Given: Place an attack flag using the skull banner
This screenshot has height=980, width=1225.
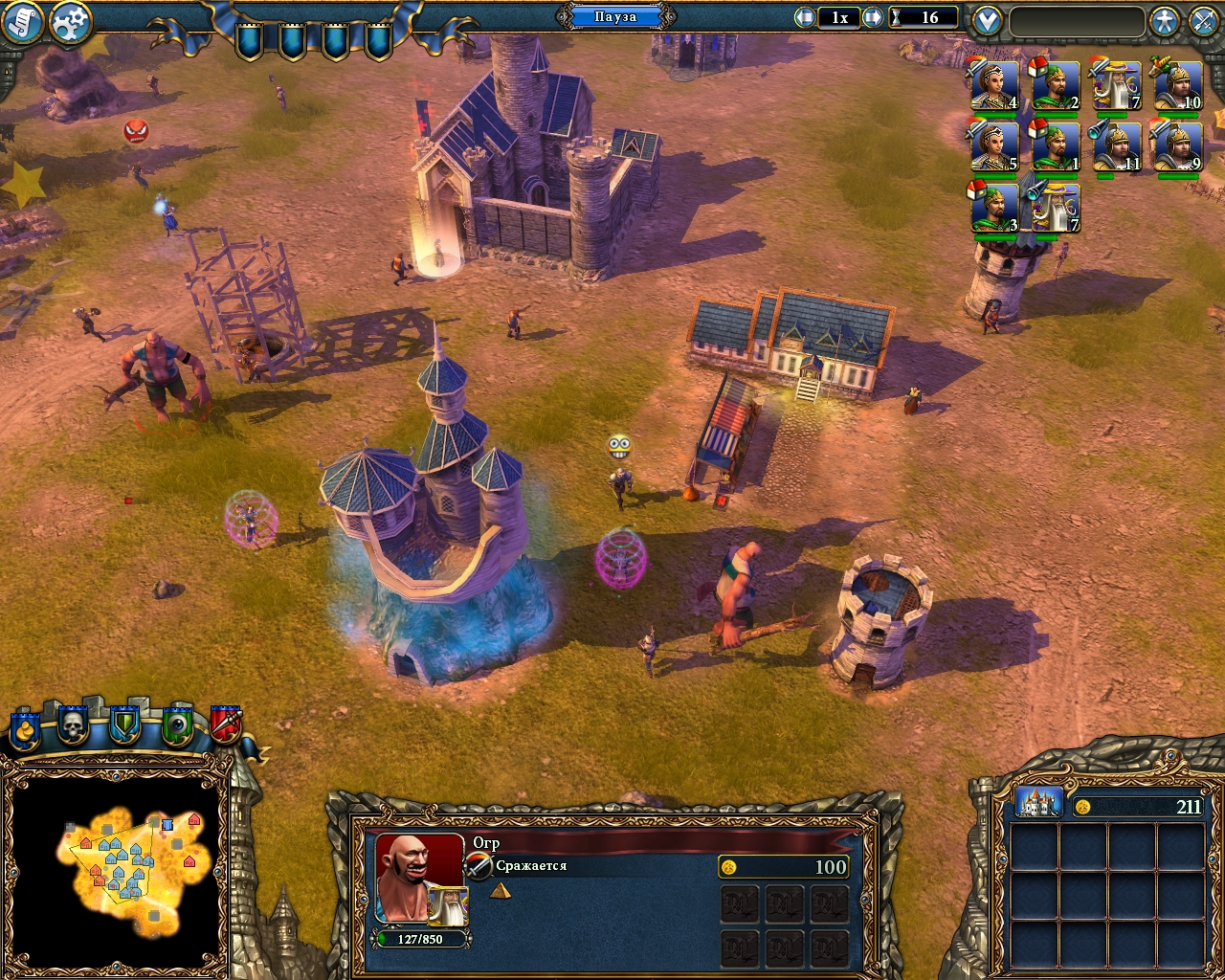Looking at the screenshot, I should click(73, 725).
